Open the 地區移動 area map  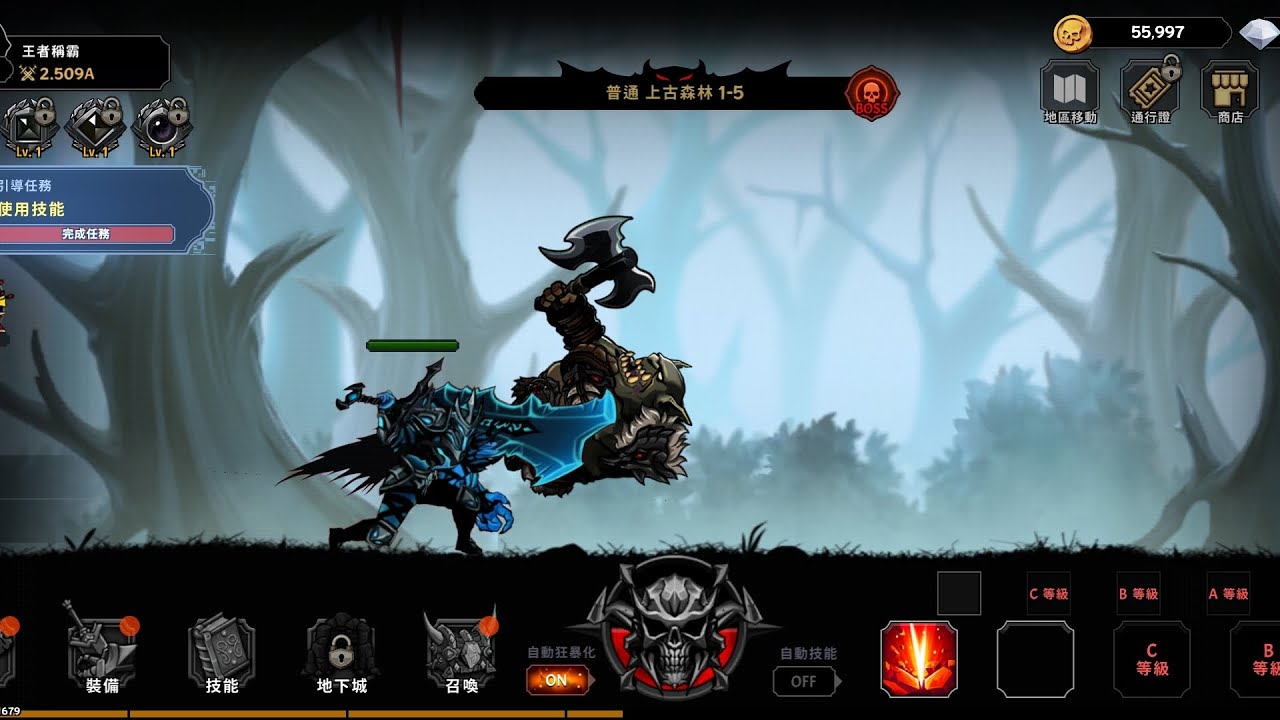pyautogui.click(x=1069, y=91)
